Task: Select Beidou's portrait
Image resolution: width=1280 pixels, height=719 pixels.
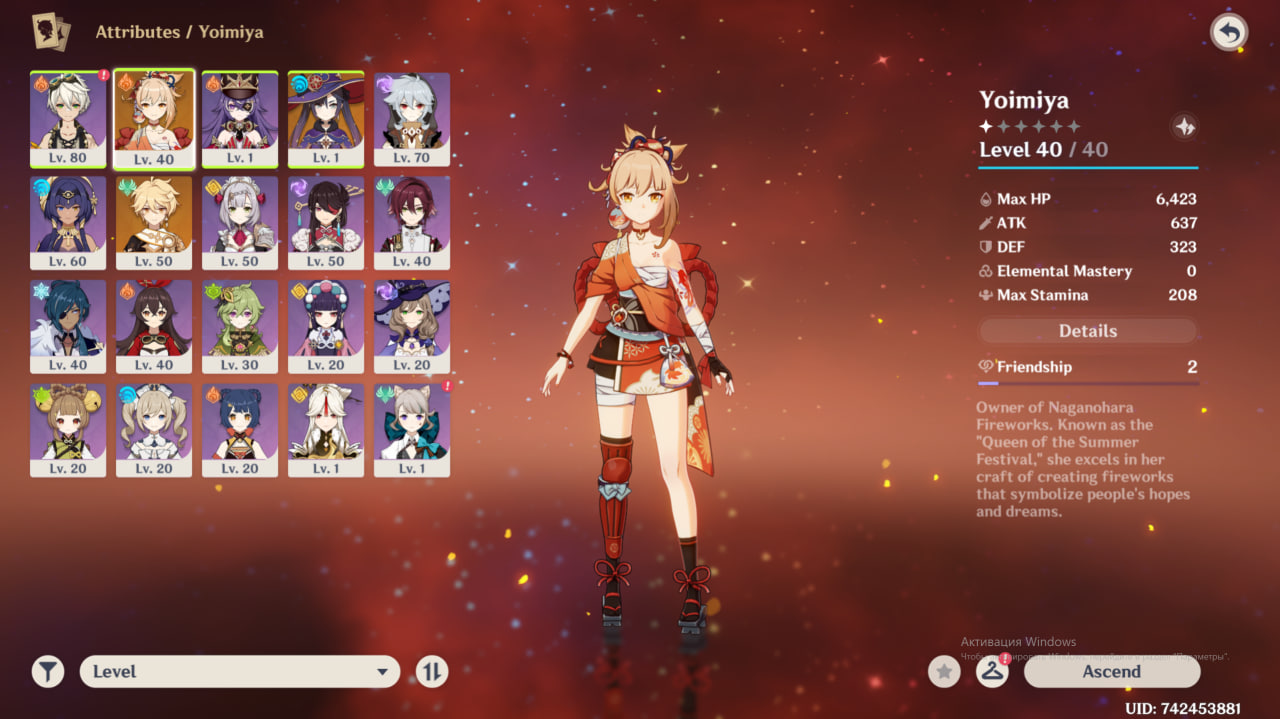Action: pos(326,222)
